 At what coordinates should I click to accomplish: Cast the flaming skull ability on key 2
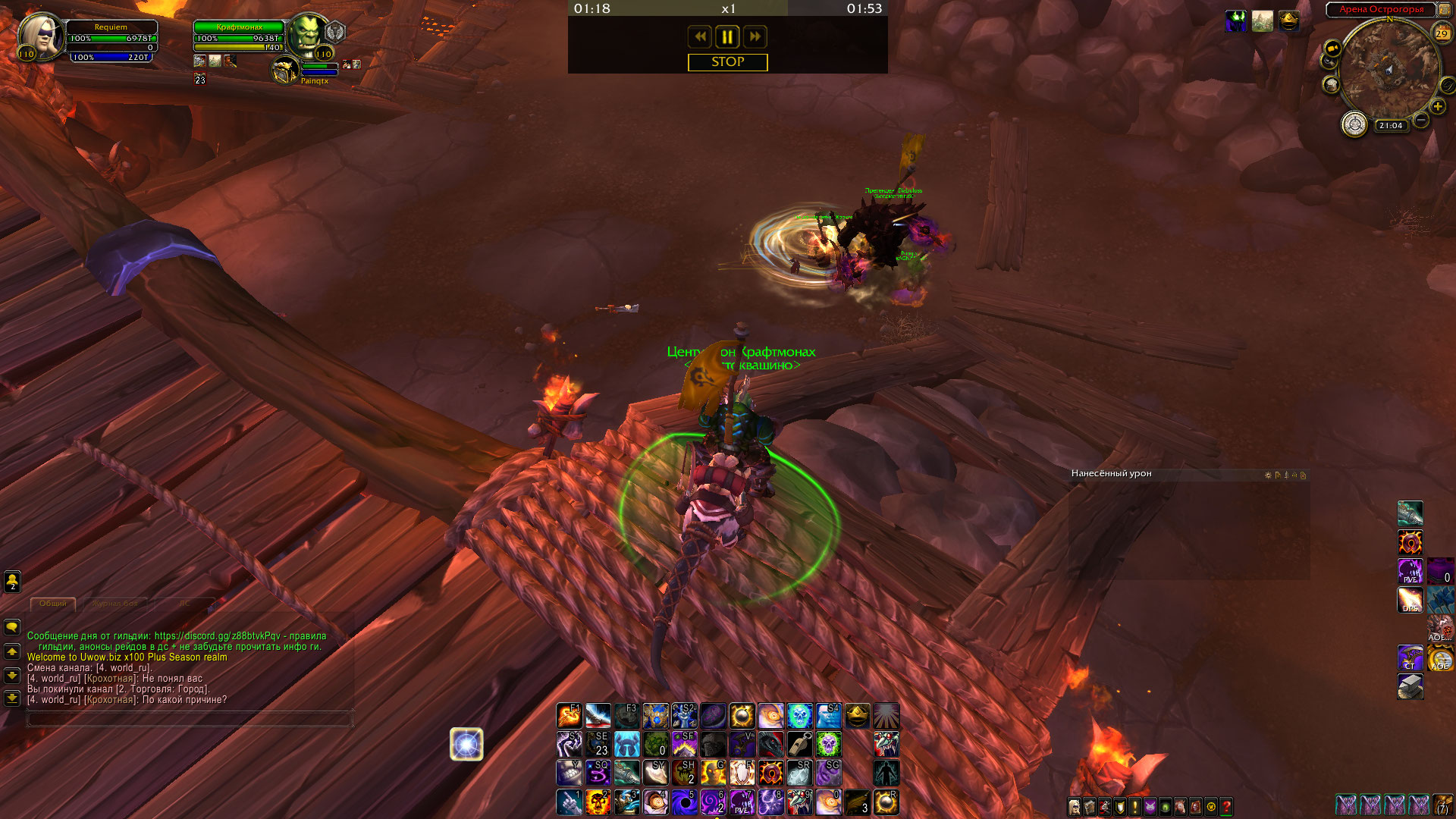(x=598, y=802)
